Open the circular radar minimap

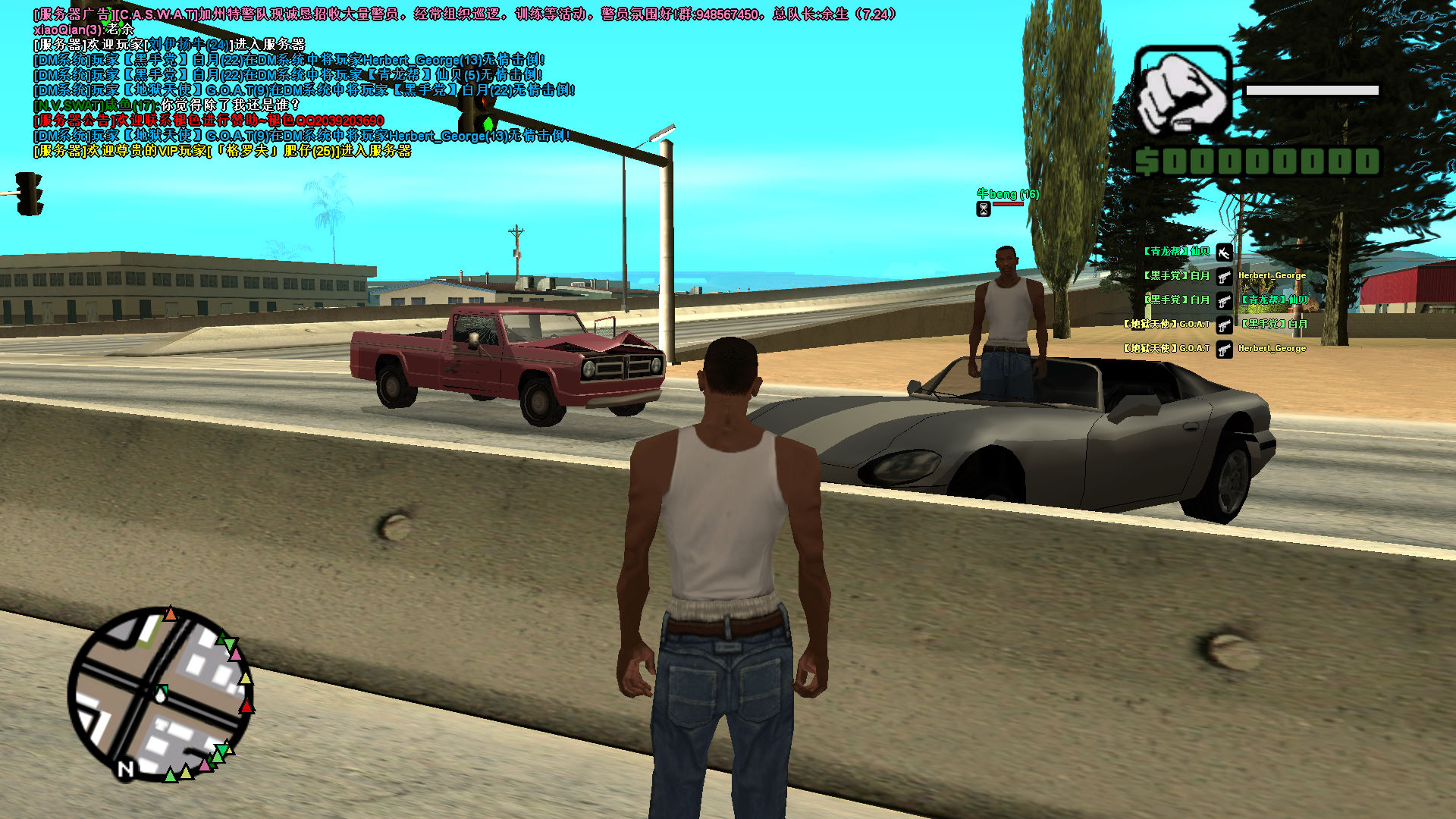(x=160, y=694)
